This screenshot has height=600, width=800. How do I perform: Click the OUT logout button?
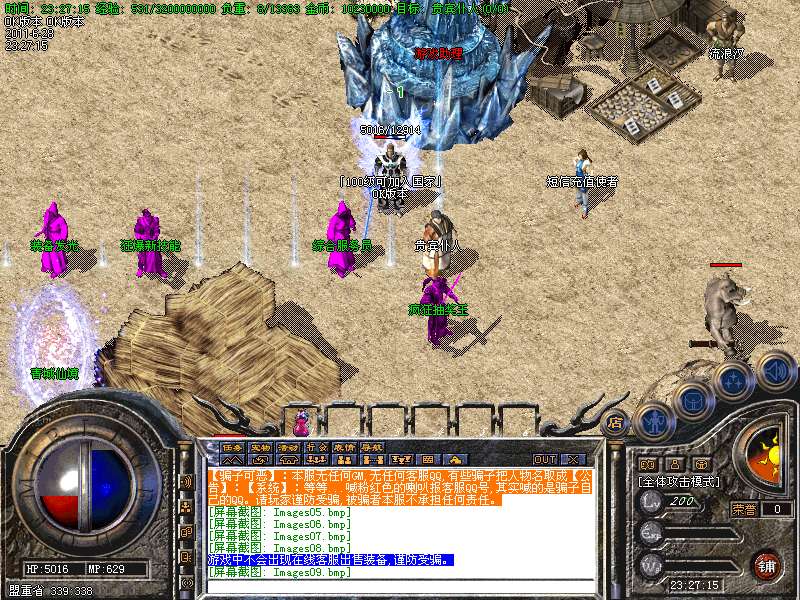coord(544,459)
